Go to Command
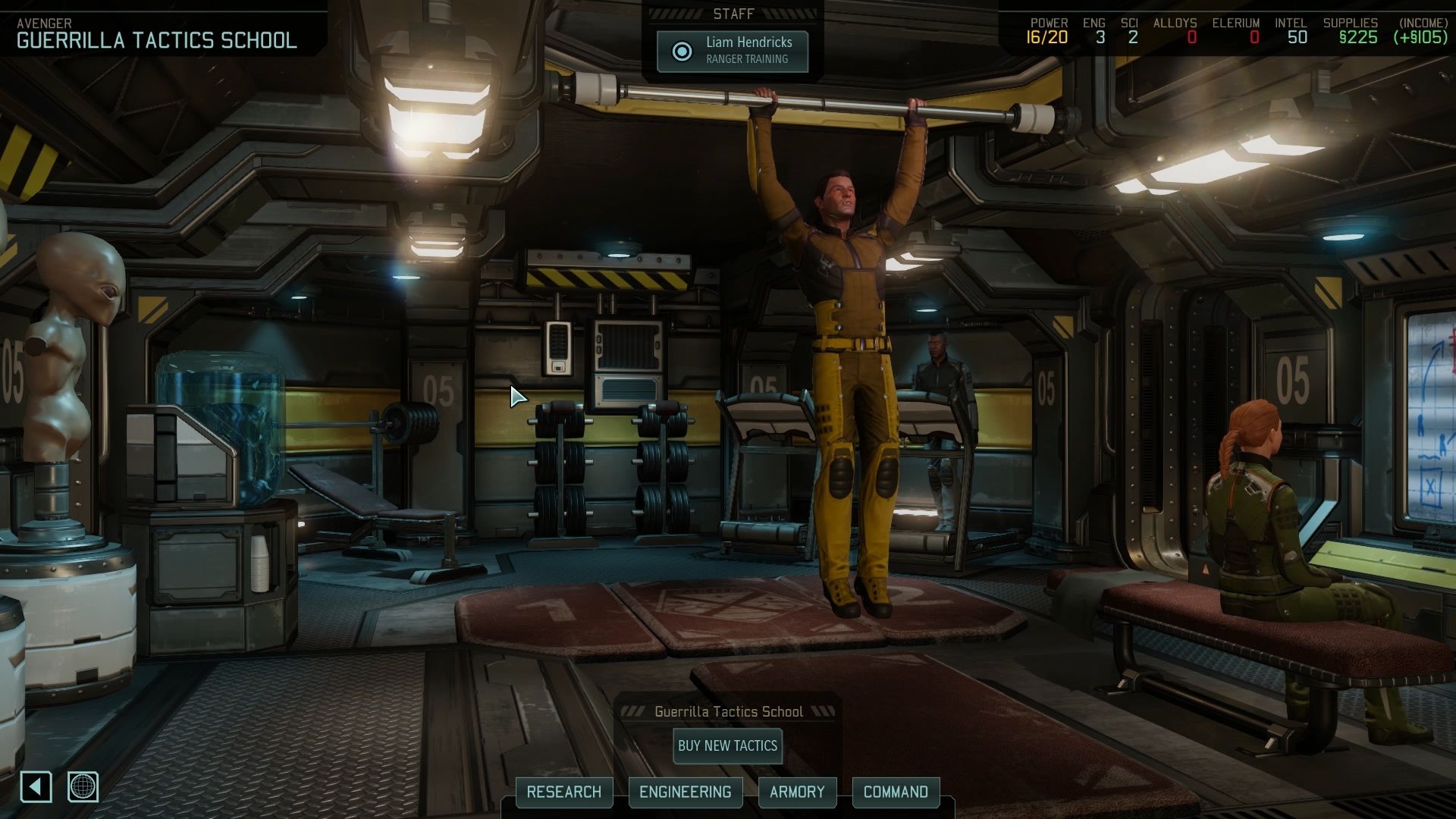The width and height of the screenshot is (1456, 819). pos(896,792)
